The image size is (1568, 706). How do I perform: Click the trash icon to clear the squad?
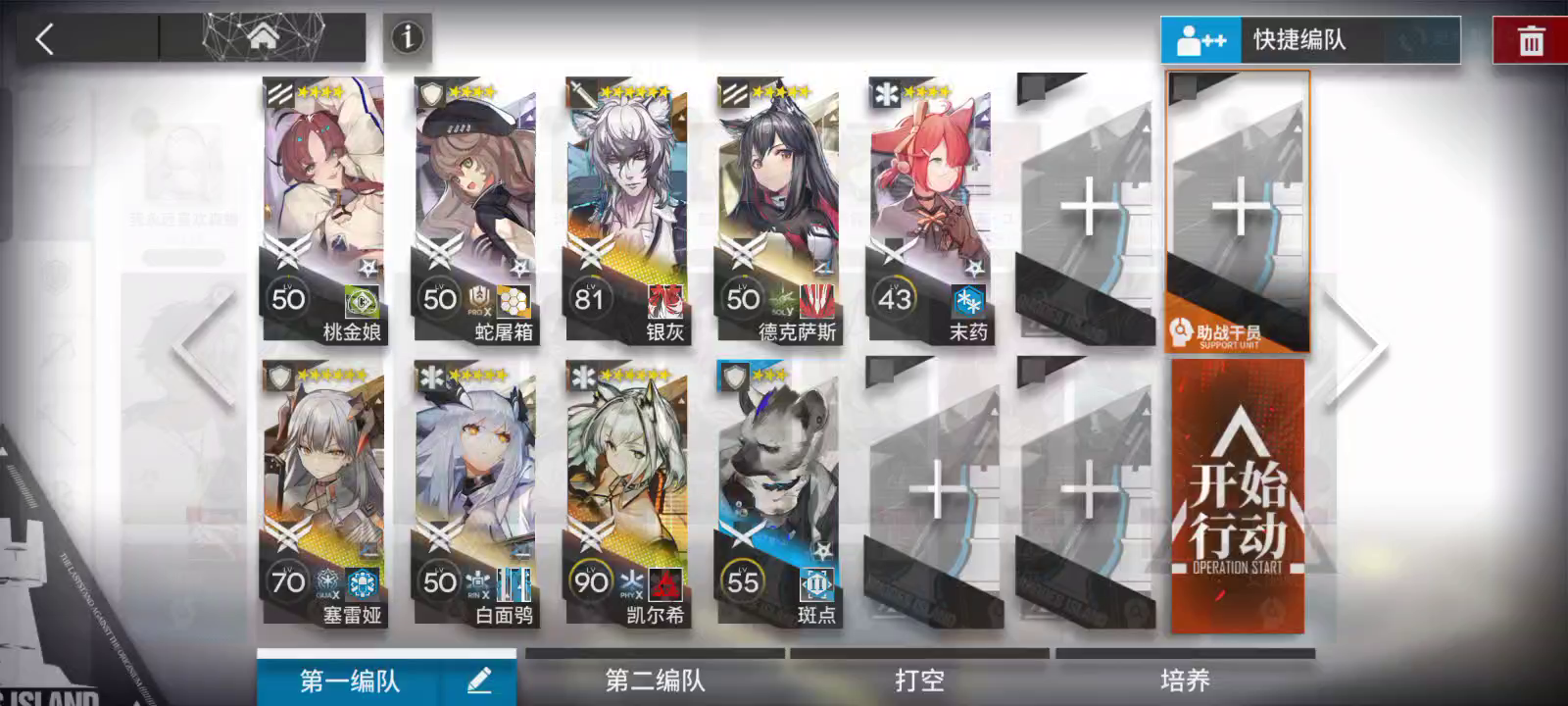[x=1530, y=40]
